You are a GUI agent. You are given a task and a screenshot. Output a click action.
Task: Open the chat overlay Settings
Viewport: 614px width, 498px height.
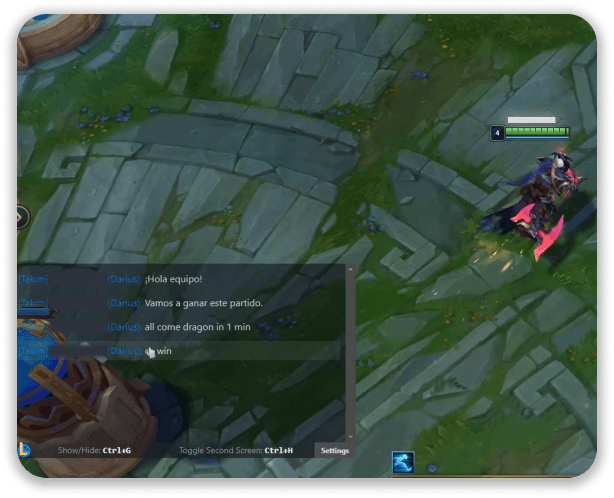click(334, 451)
